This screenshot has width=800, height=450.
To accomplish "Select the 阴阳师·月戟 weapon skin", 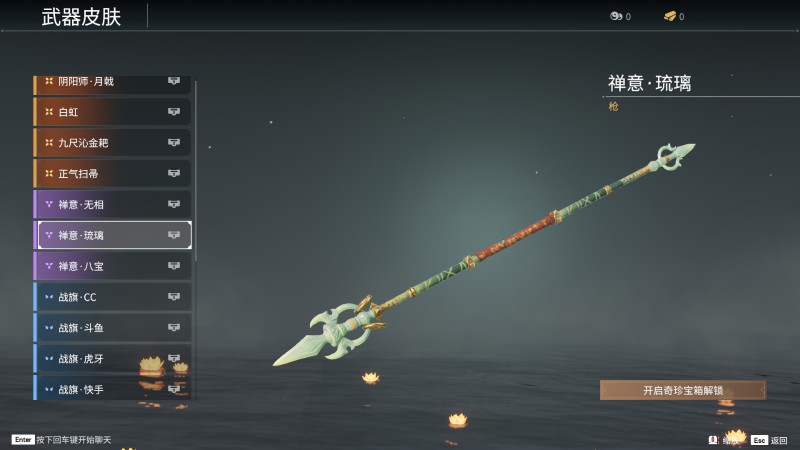I will click(x=112, y=82).
